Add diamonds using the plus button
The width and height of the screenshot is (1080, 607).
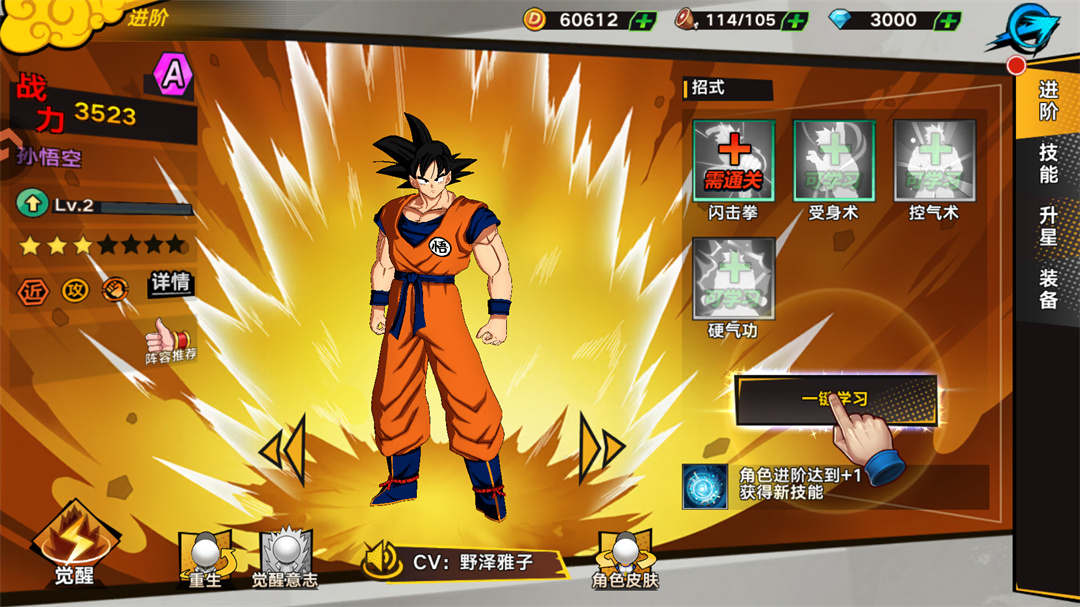pos(948,20)
